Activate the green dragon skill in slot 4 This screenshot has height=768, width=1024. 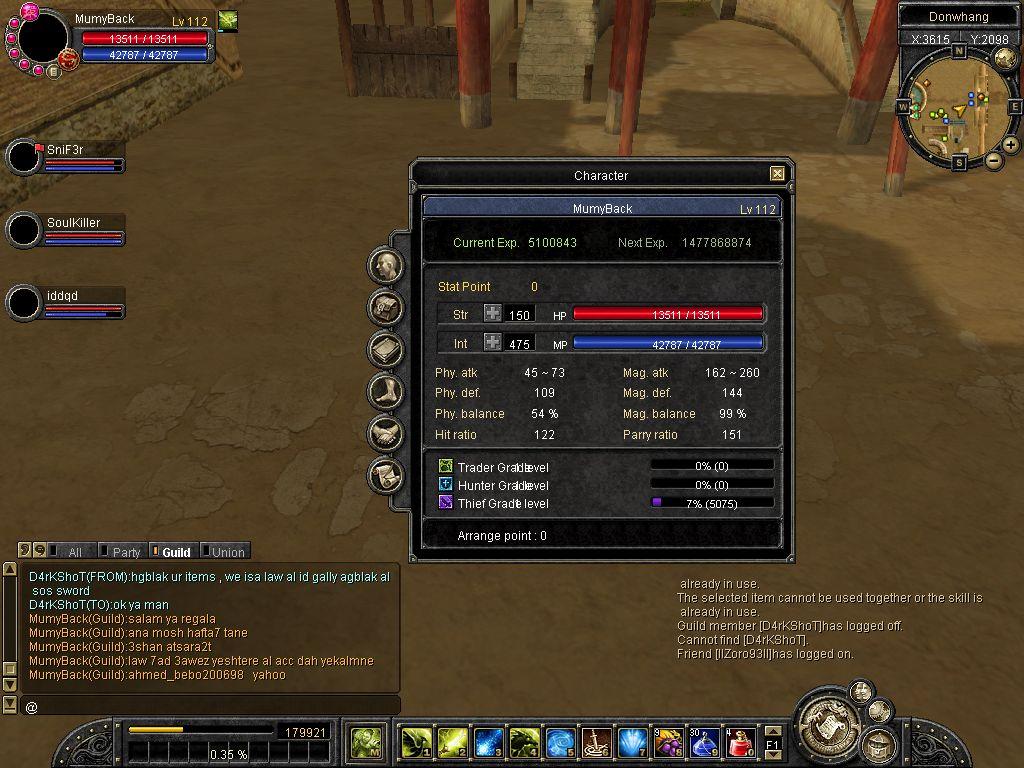pos(524,742)
